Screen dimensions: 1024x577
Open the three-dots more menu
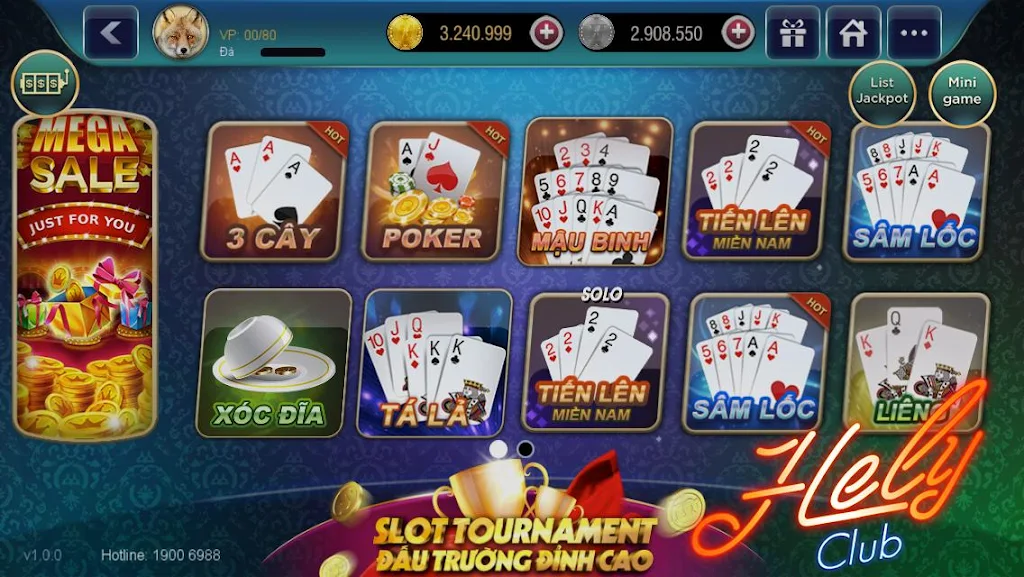coord(914,33)
